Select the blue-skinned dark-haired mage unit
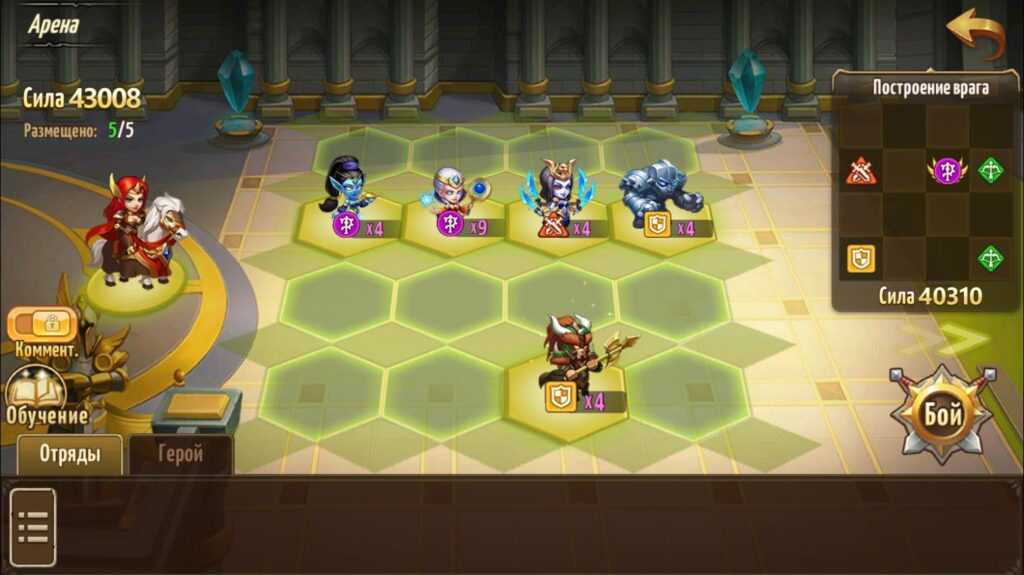Viewport: 1024px width, 575px height. click(347, 190)
